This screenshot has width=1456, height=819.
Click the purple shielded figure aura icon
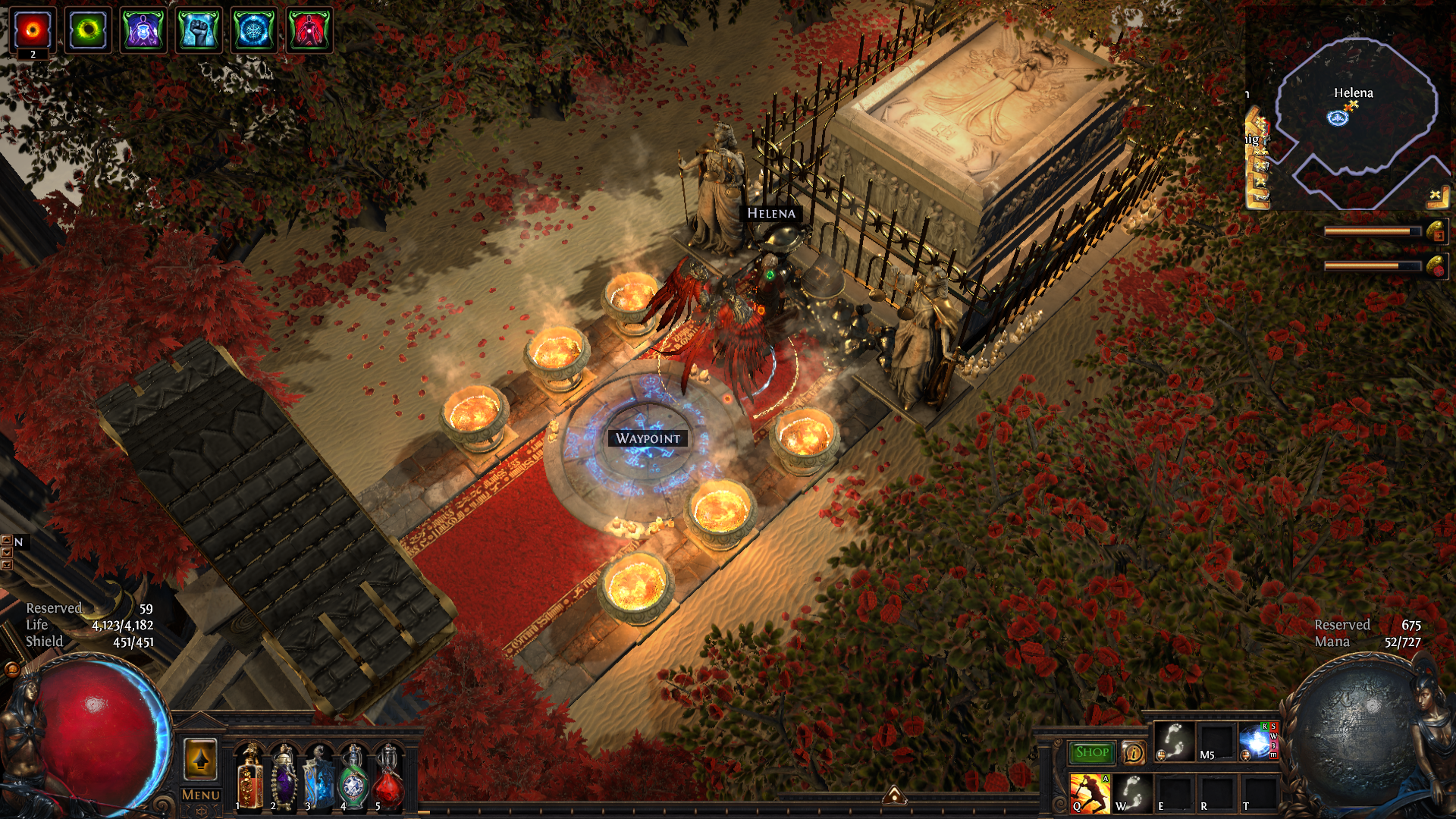[143, 30]
